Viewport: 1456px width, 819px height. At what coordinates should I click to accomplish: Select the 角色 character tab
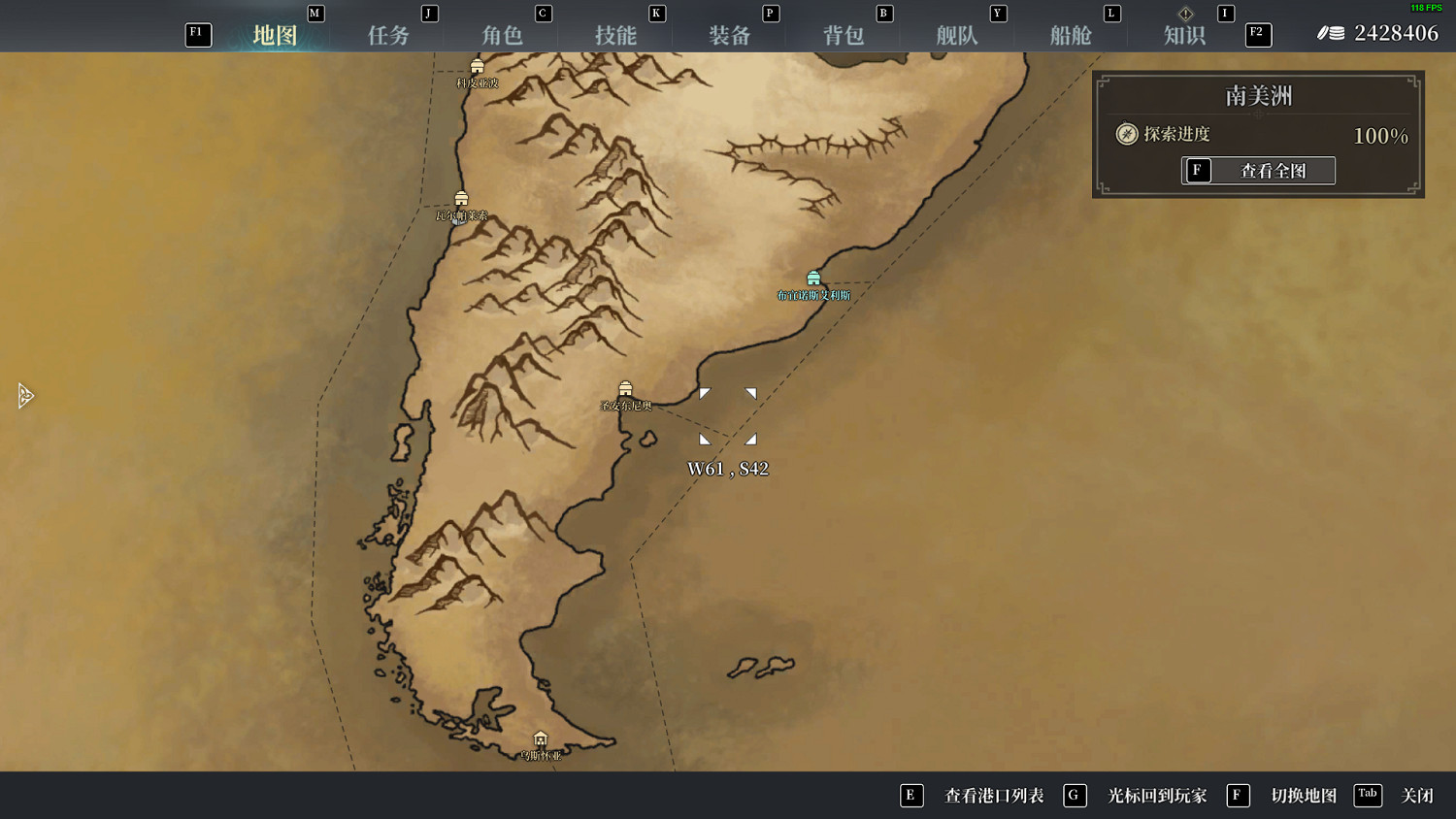(502, 34)
